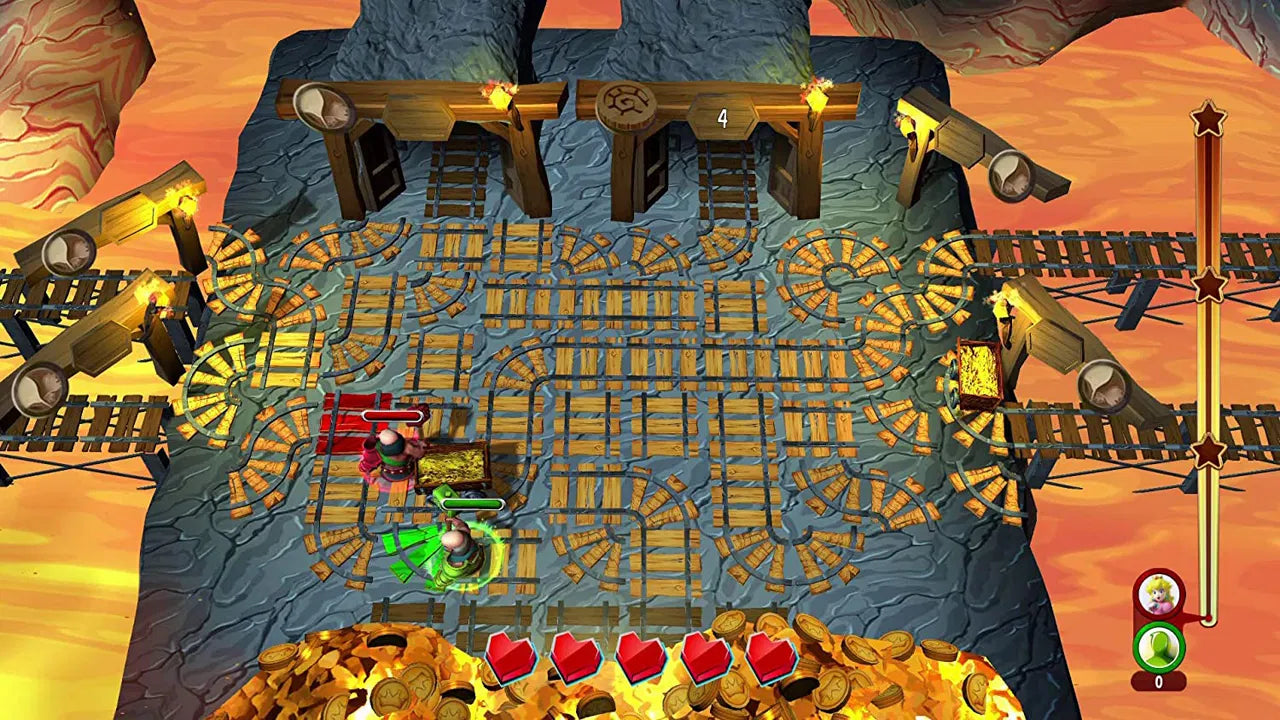Select the green silhouette player portrait

(1159, 647)
